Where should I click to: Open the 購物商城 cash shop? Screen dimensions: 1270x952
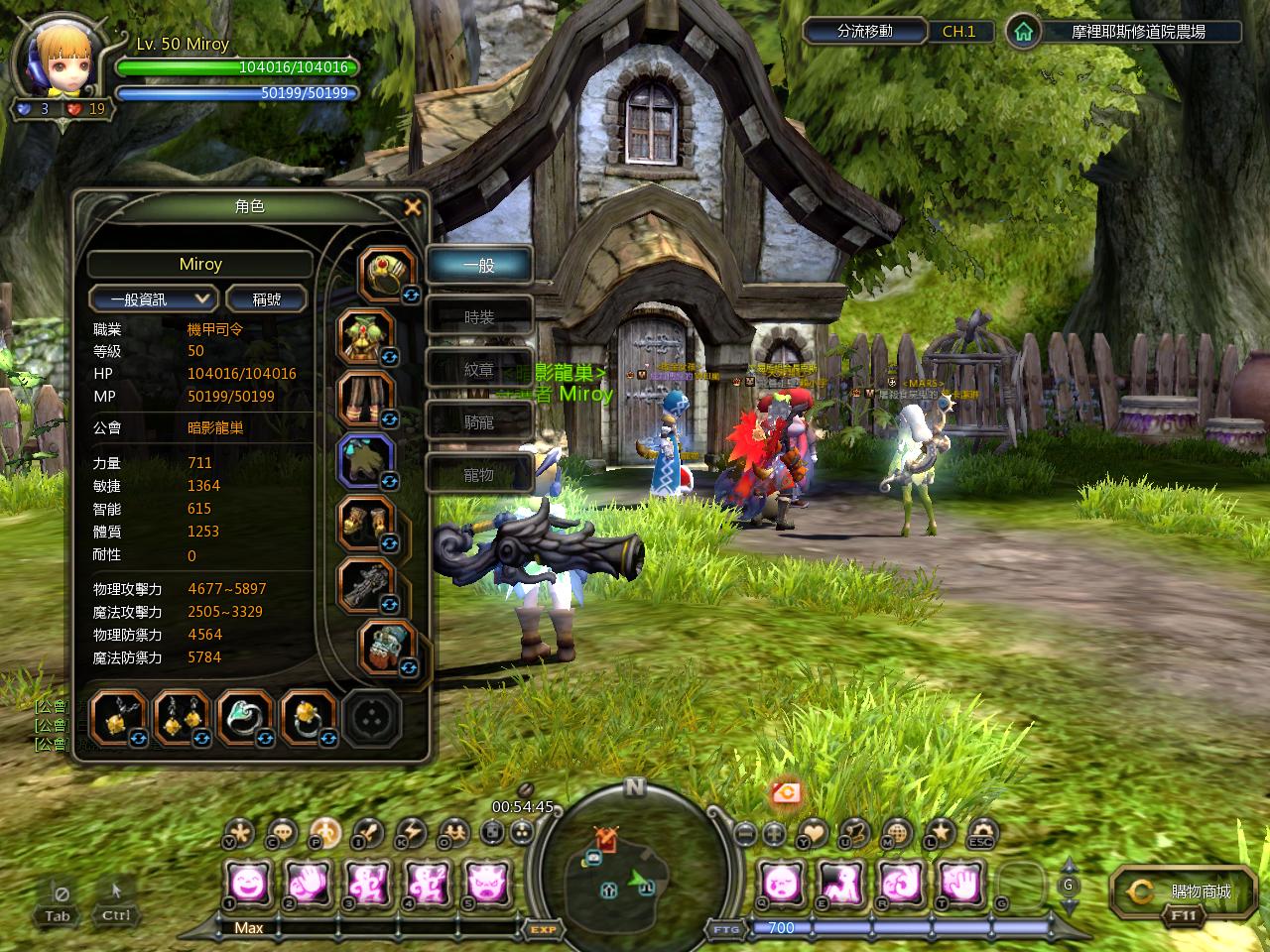point(1185,892)
